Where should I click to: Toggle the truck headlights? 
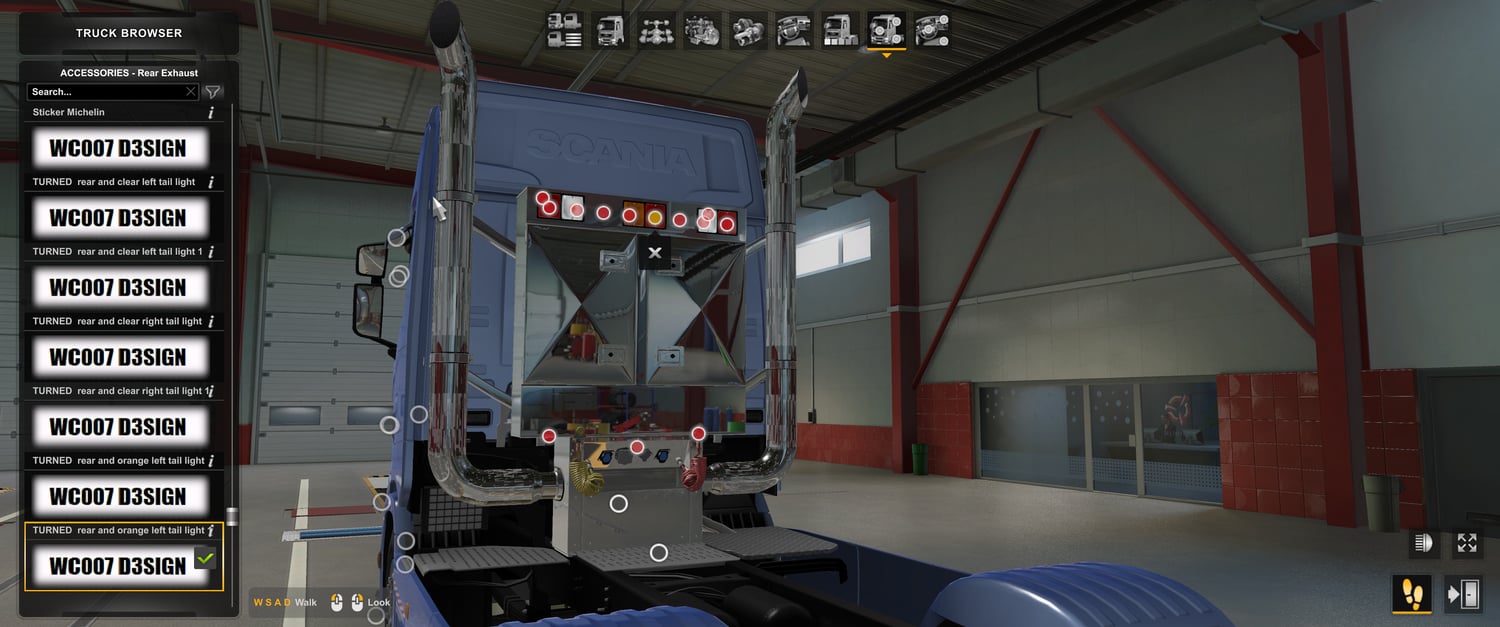coord(1422,543)
